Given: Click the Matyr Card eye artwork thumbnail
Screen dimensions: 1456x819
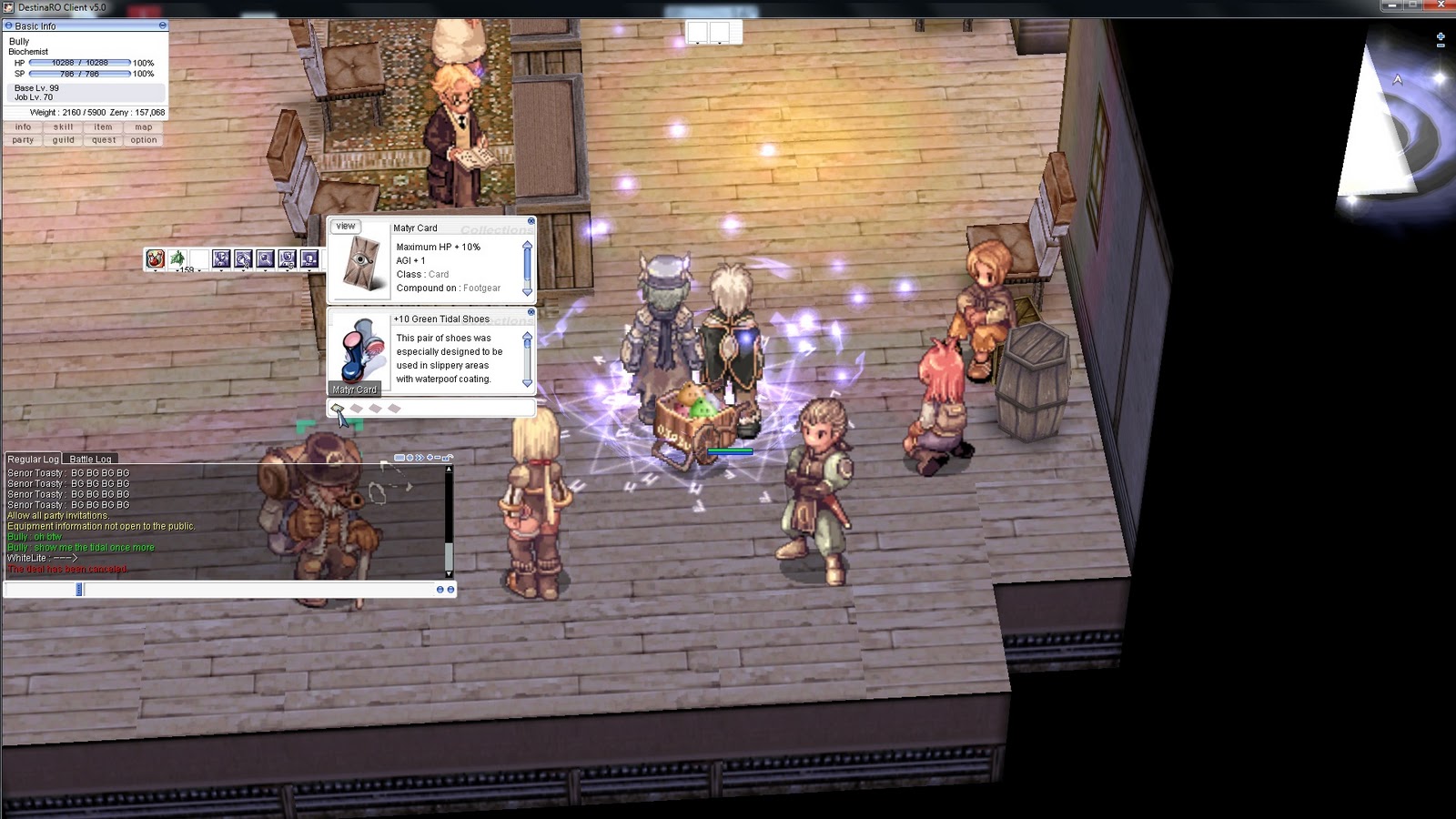Looking at the screenshot, I should (x=363, y=264).
